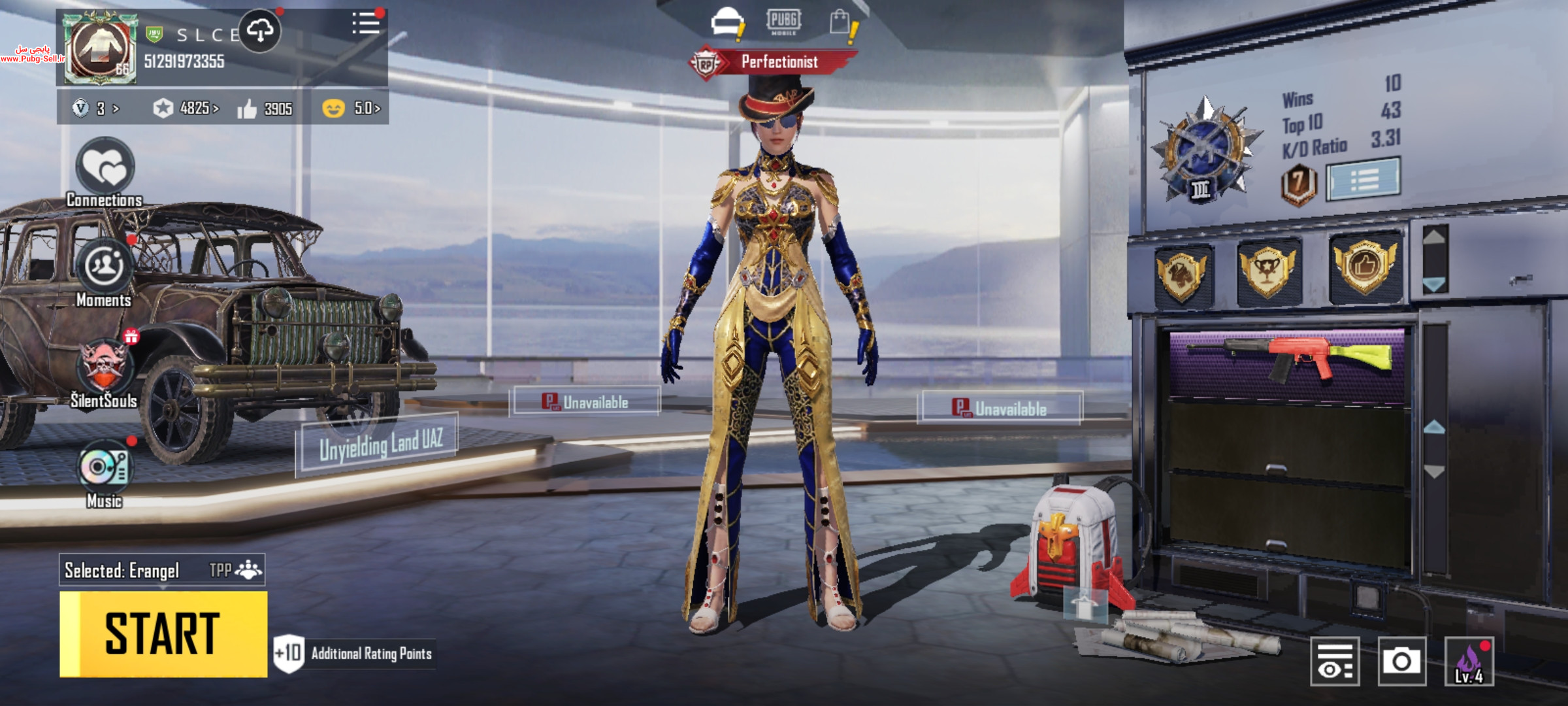This screenshot has height=706, width=1568.
Task: View the player profile avatar
Action: 100,50
